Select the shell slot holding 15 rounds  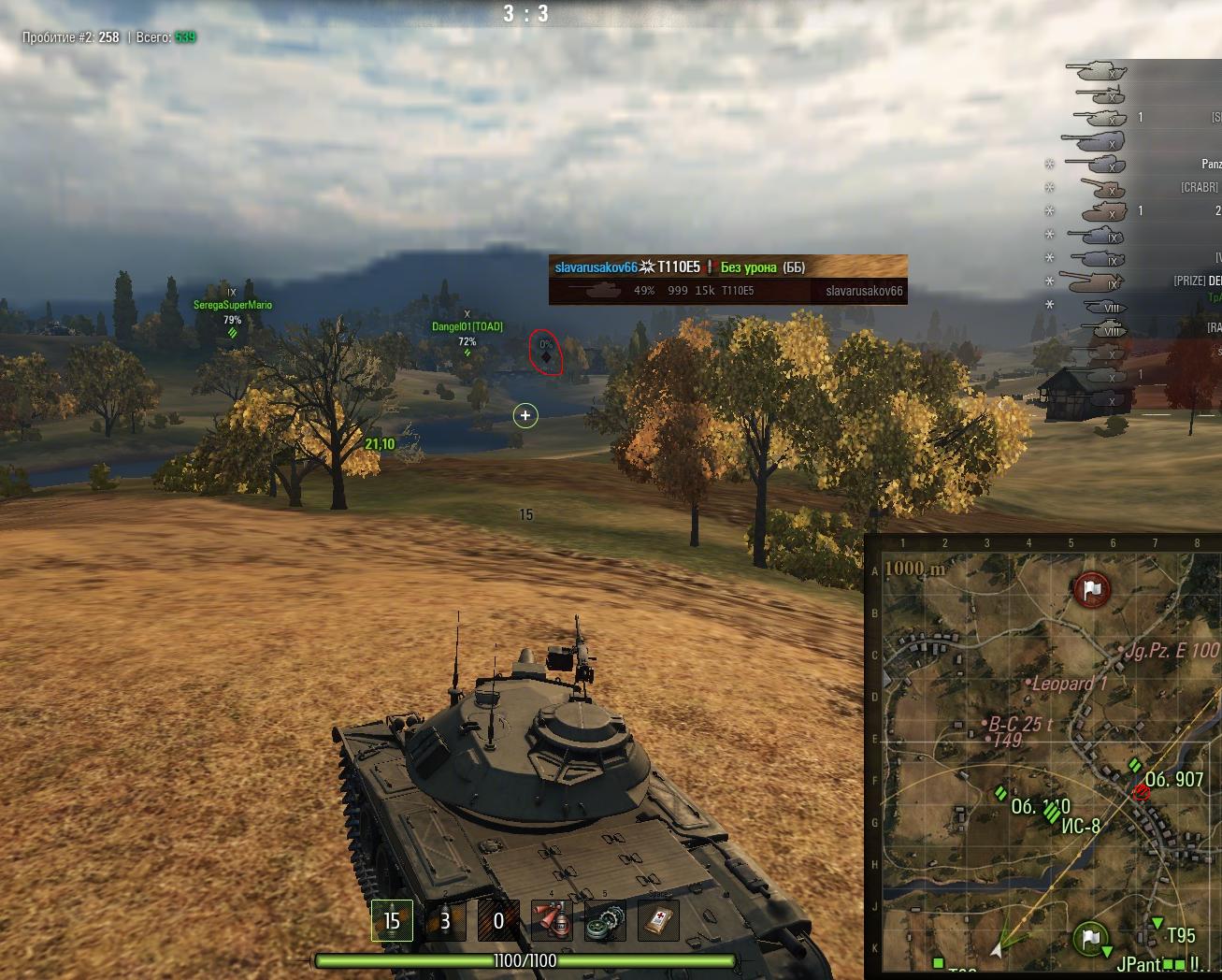click(391, 921)
